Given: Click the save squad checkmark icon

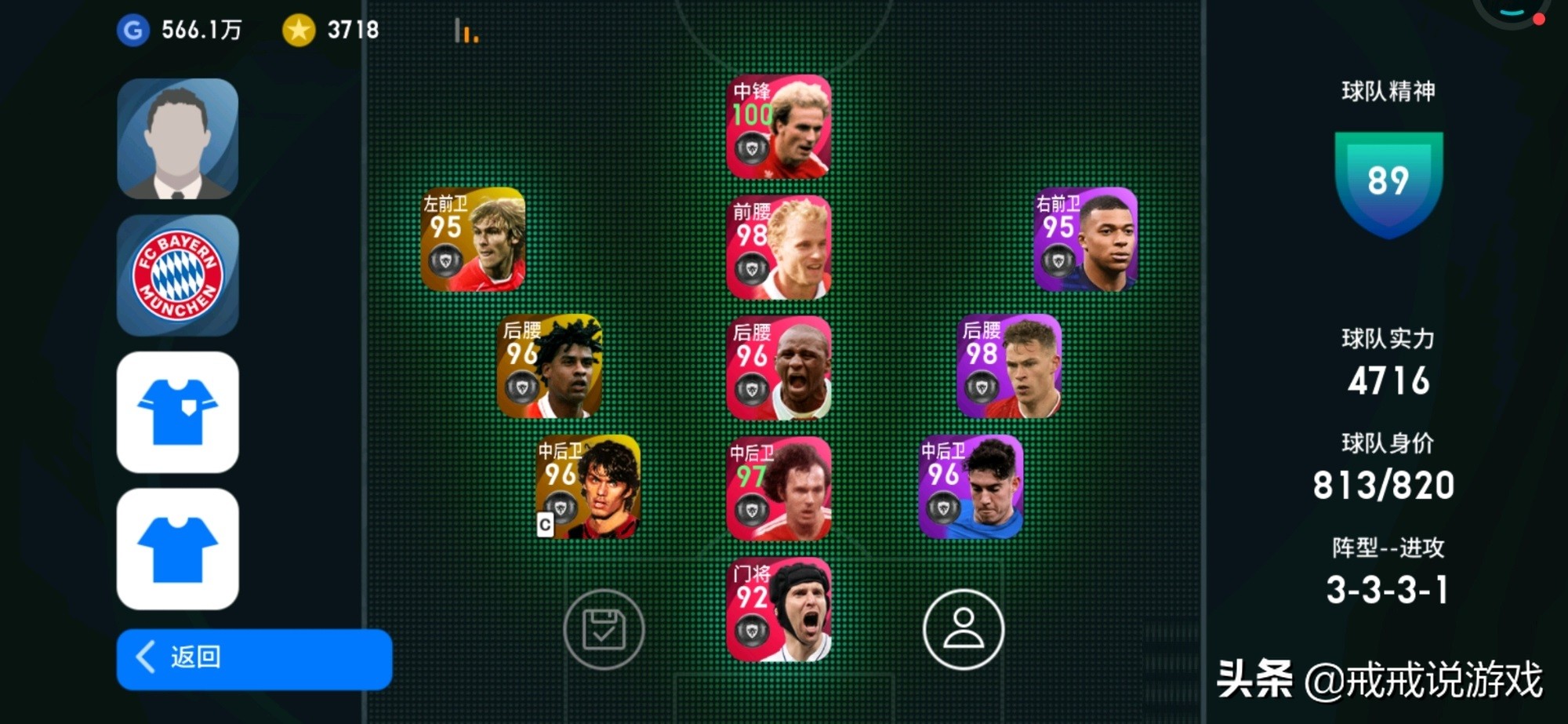Looking at the screenshot, I should pos(604,629).
